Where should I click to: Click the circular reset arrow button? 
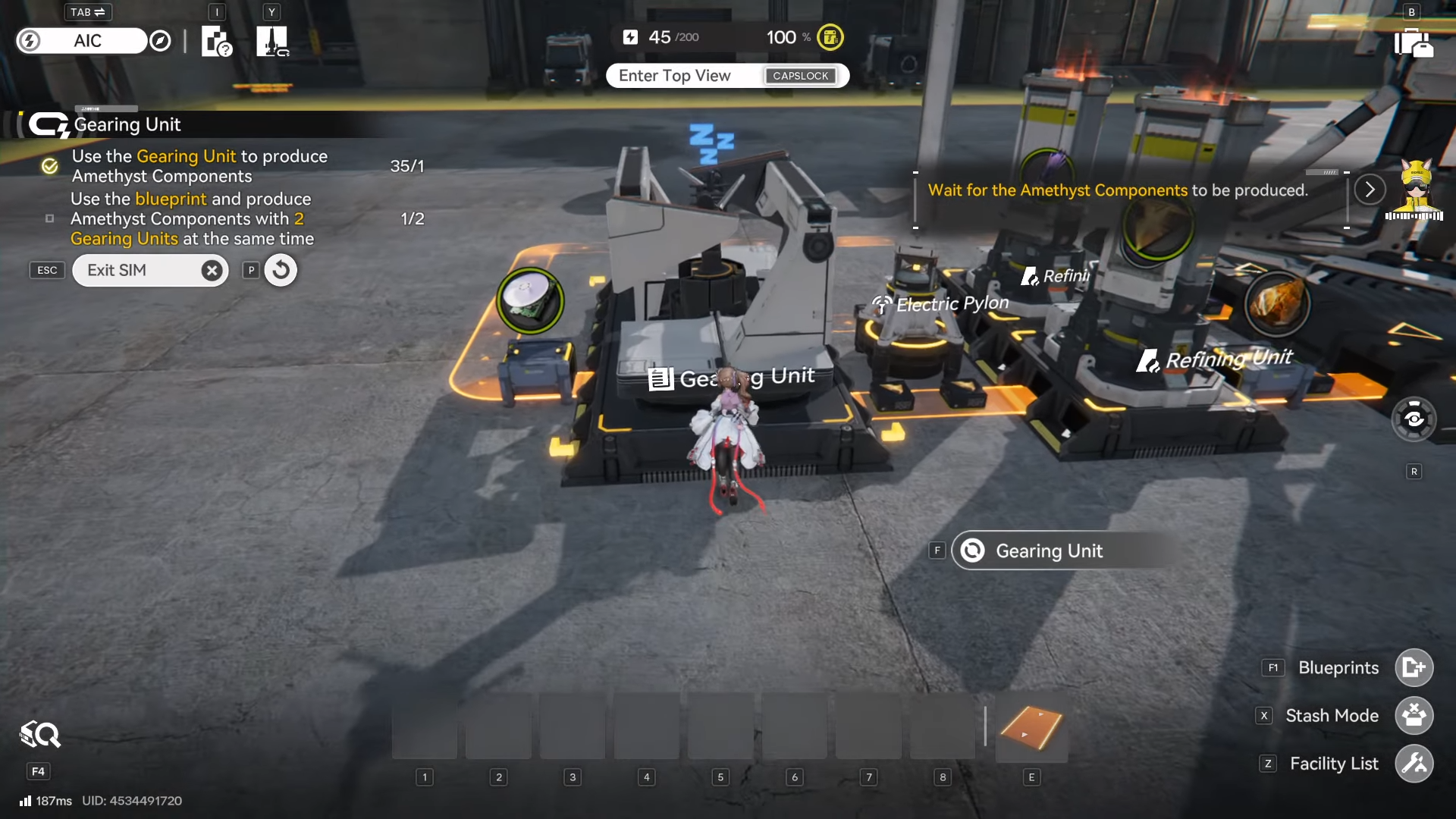(281, 270)
